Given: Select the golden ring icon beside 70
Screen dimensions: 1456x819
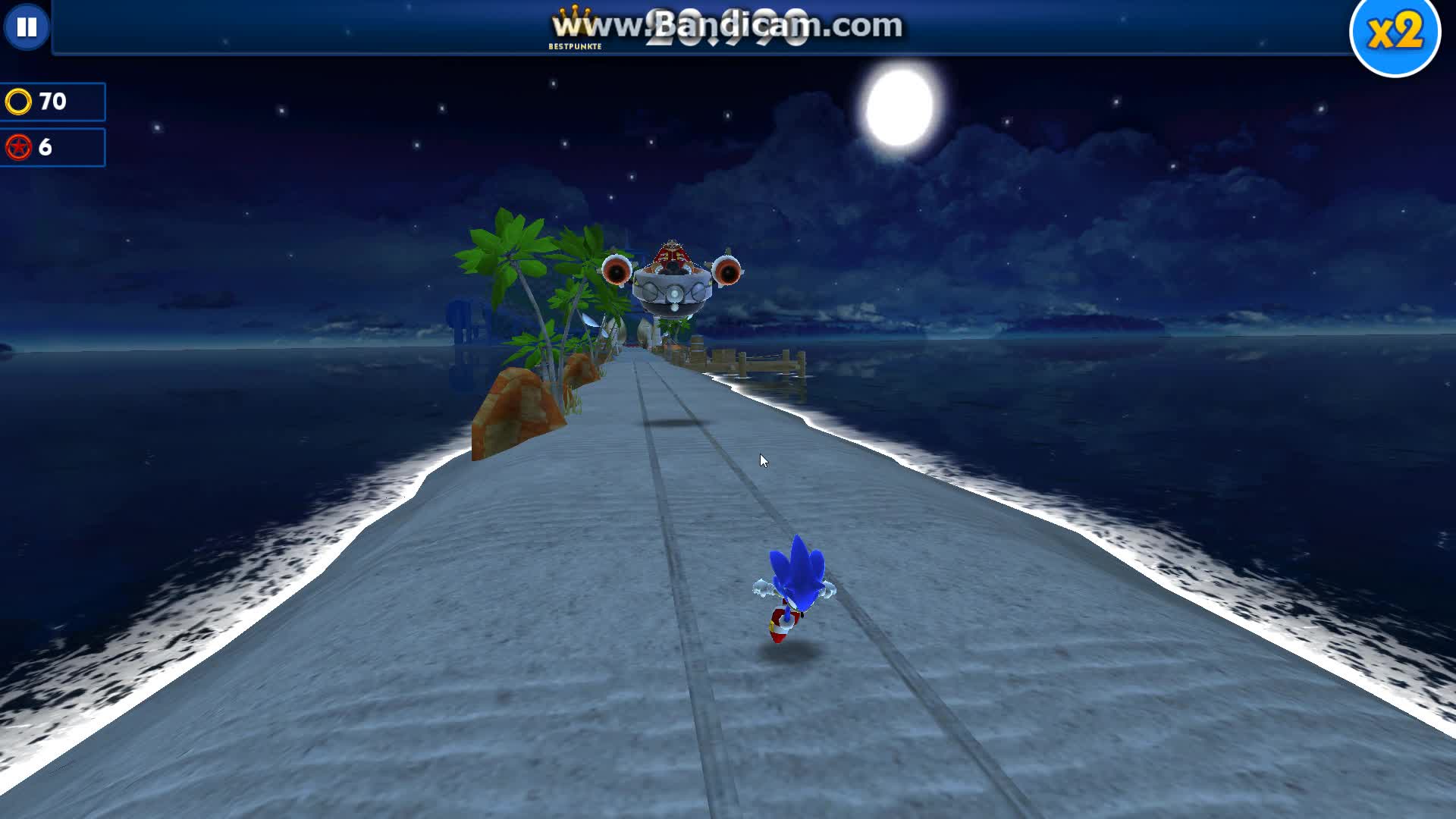Looking at the screenshot, I should pos(20,100).
